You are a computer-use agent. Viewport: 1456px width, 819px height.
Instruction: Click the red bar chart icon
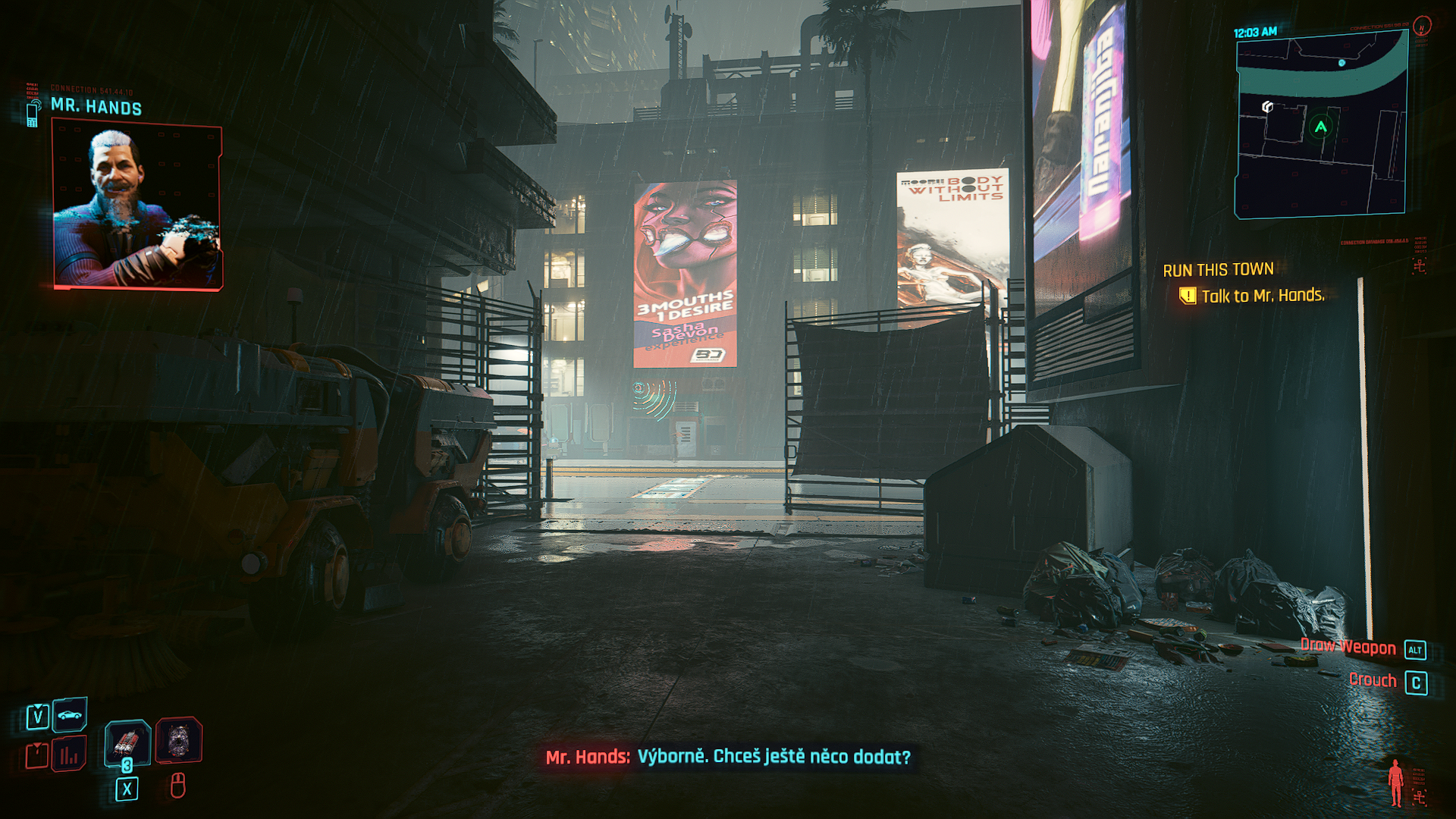(69, 755)
